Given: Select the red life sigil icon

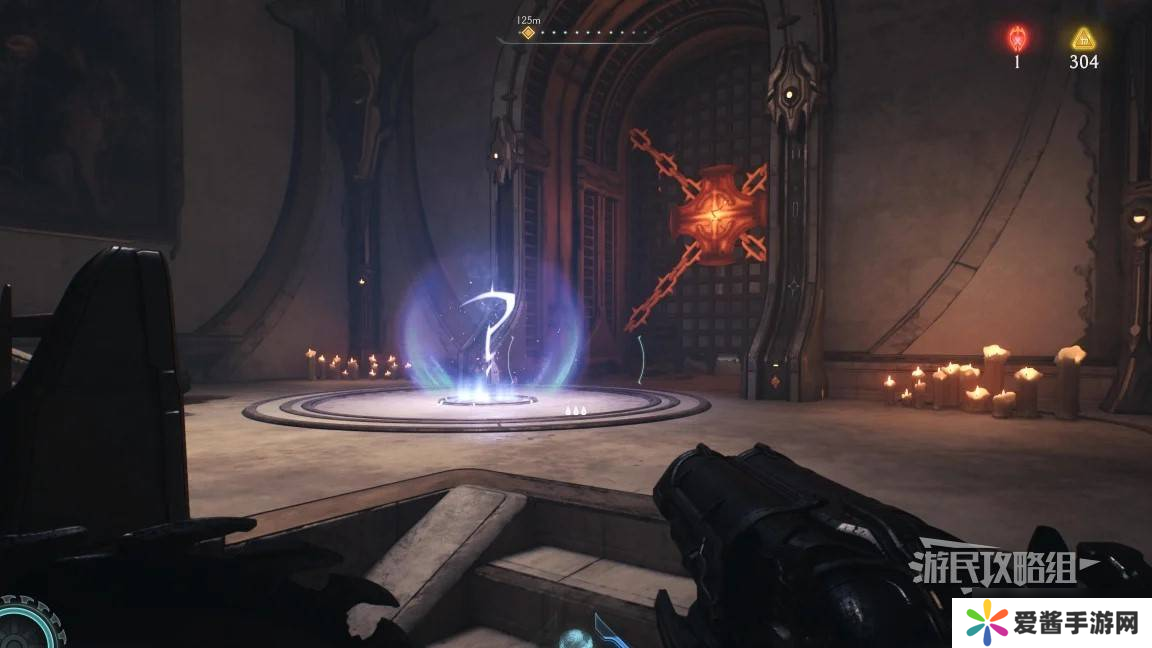Looking at the screenshot, I should tap(1017, 39).
